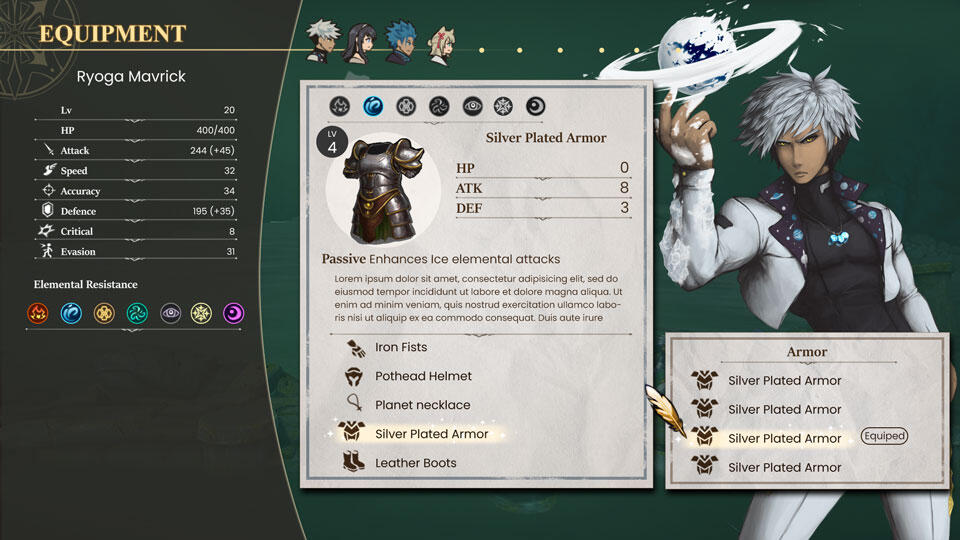Choose the Planet necklace slot
960x540 pixels.
tap(421, 406)
